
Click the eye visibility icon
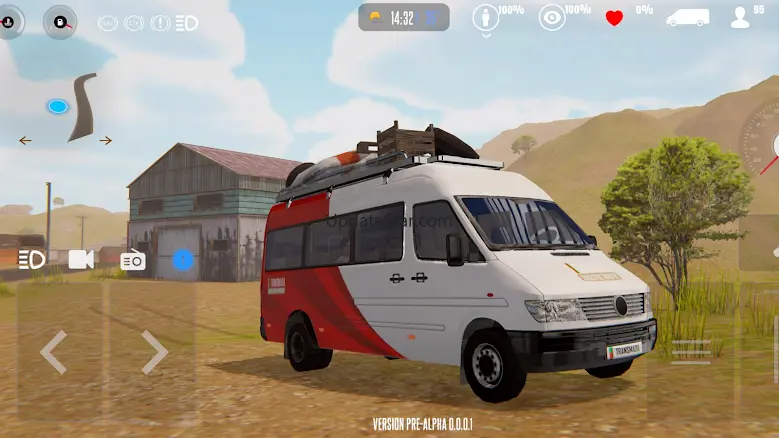coord(551,17)
